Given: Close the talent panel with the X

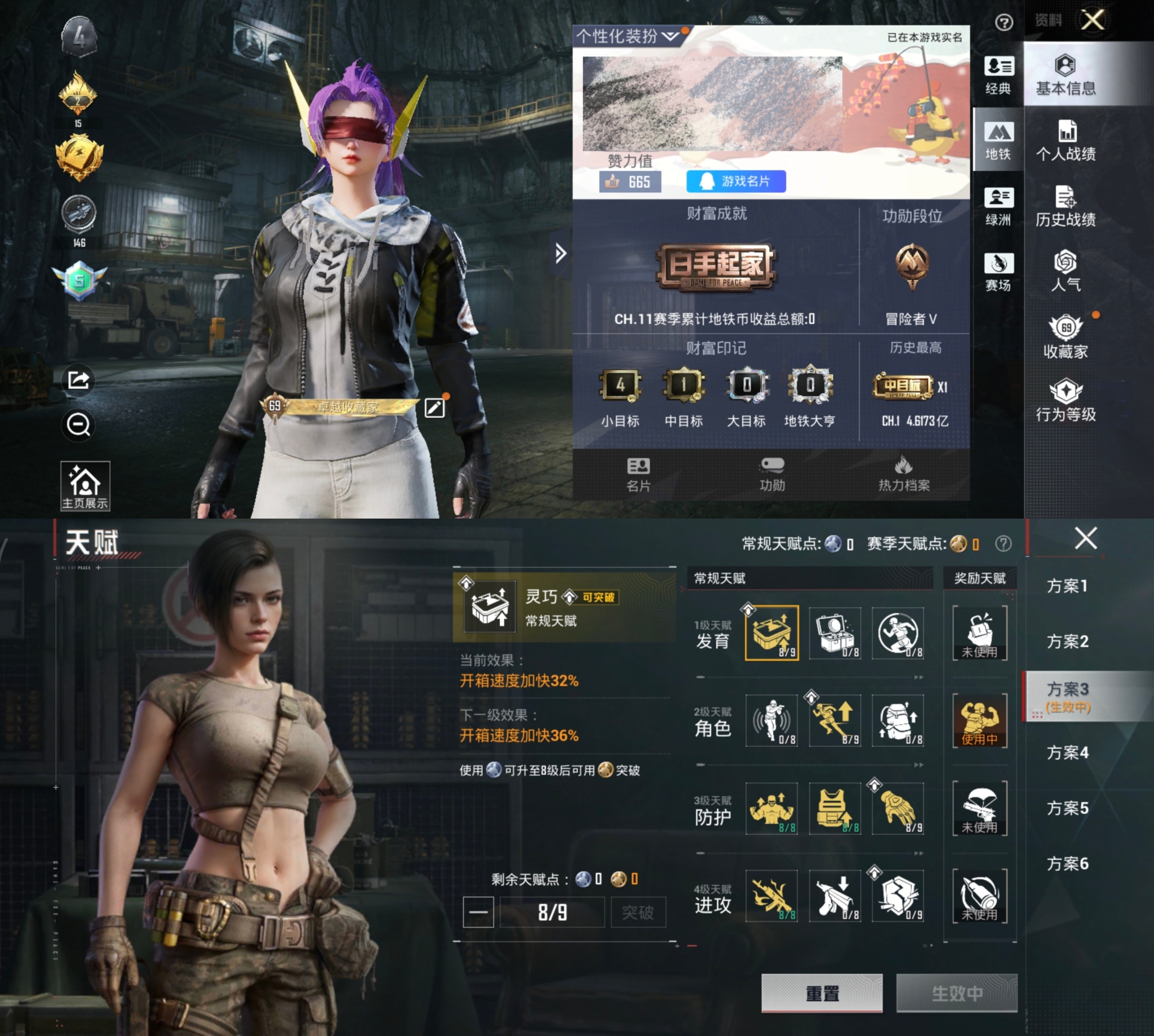Looking at the screenshot, I should [x=1085, y=538].
